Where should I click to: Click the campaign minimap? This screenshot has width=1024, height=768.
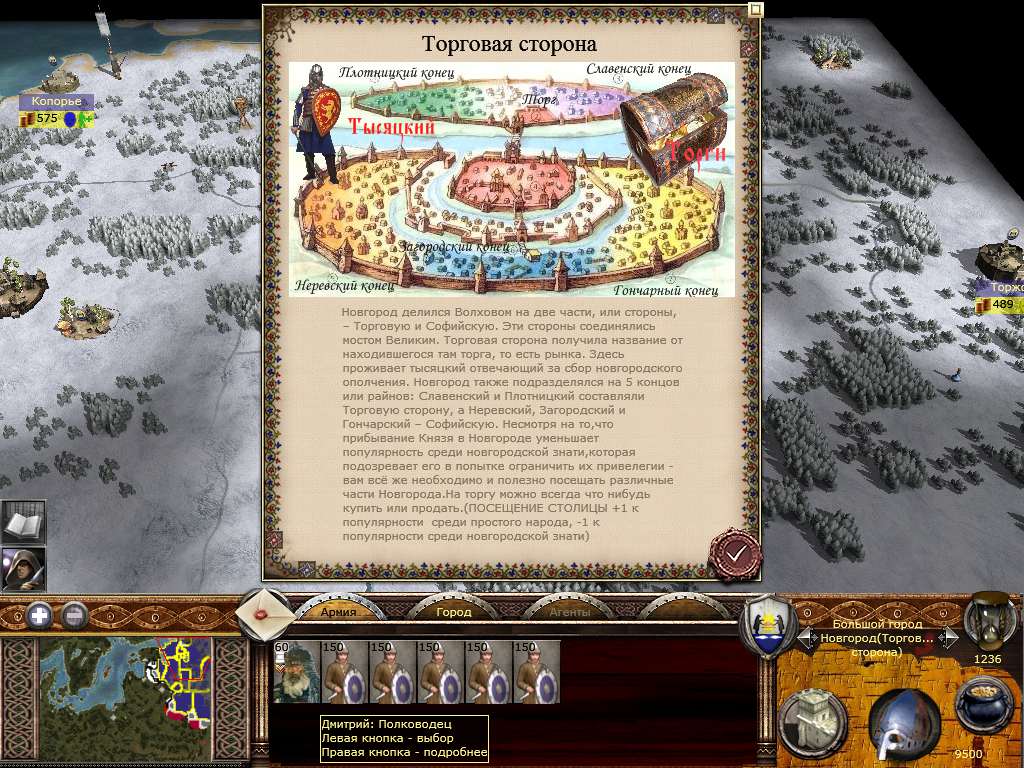coord(125,680)
